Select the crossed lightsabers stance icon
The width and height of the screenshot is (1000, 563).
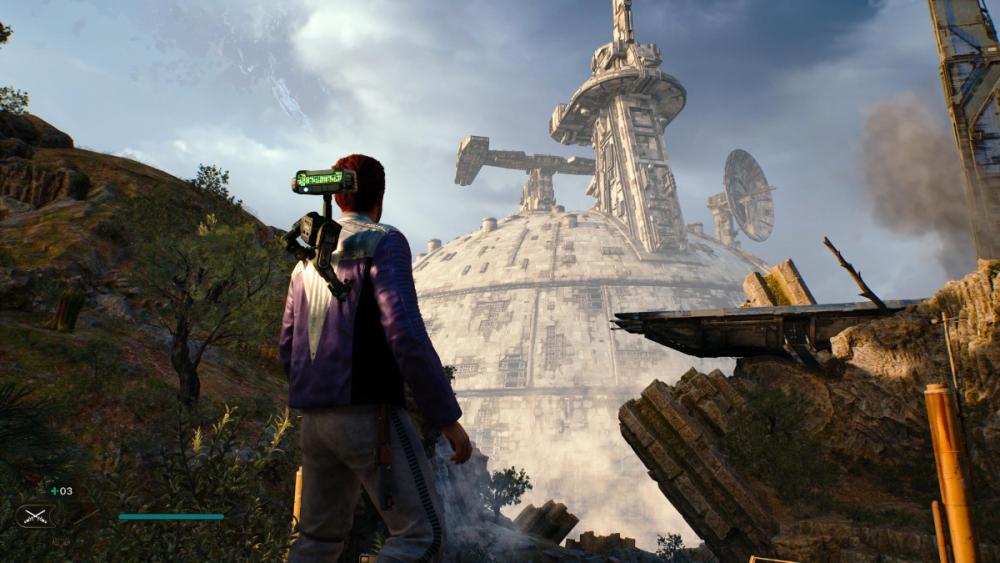[35, 516]
